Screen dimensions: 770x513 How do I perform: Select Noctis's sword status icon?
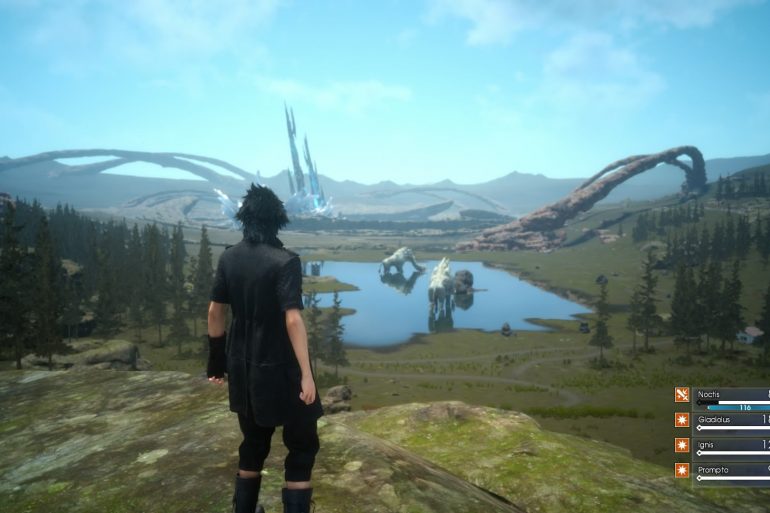tap(682, 395)
